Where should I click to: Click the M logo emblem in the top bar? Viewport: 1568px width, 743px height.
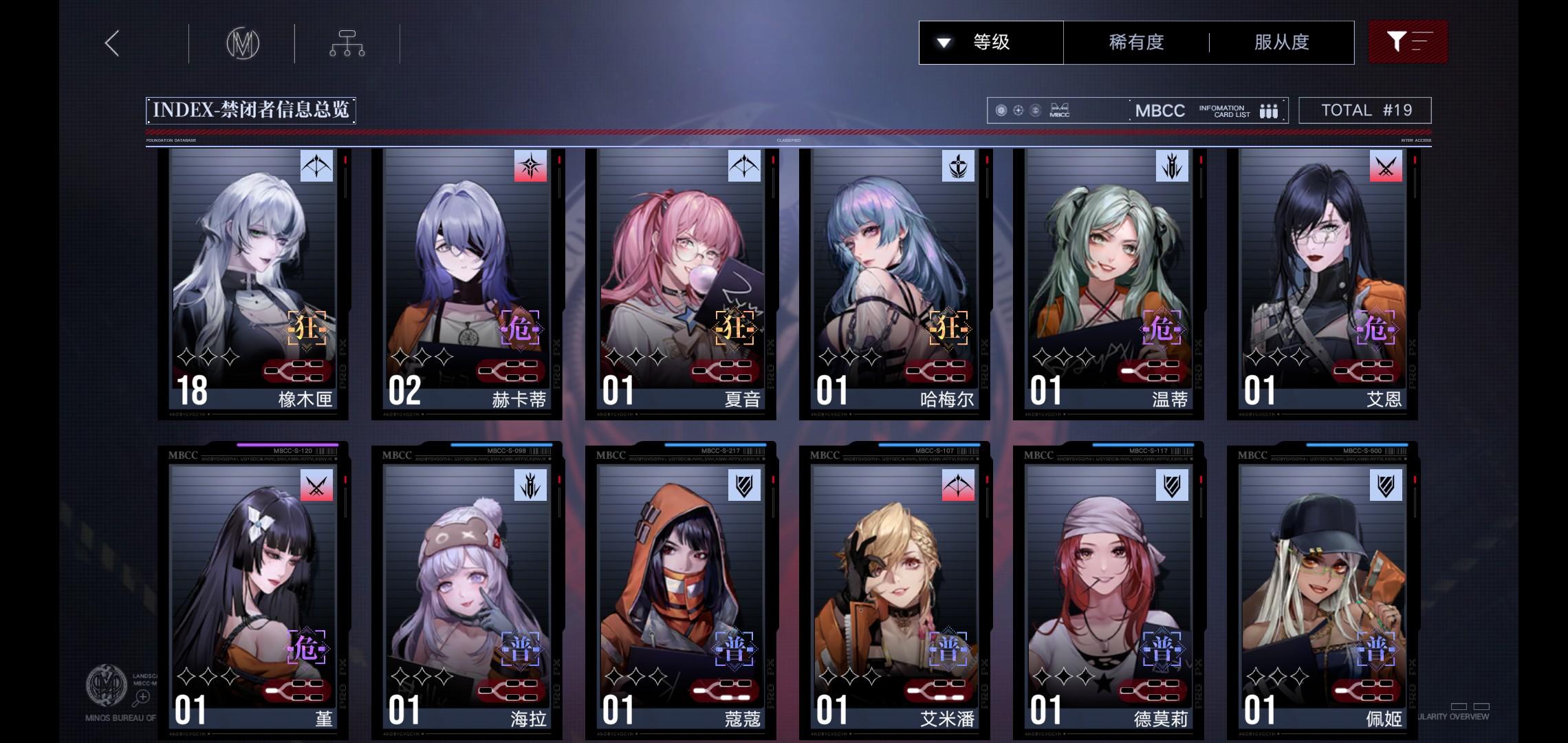(244, 42)
